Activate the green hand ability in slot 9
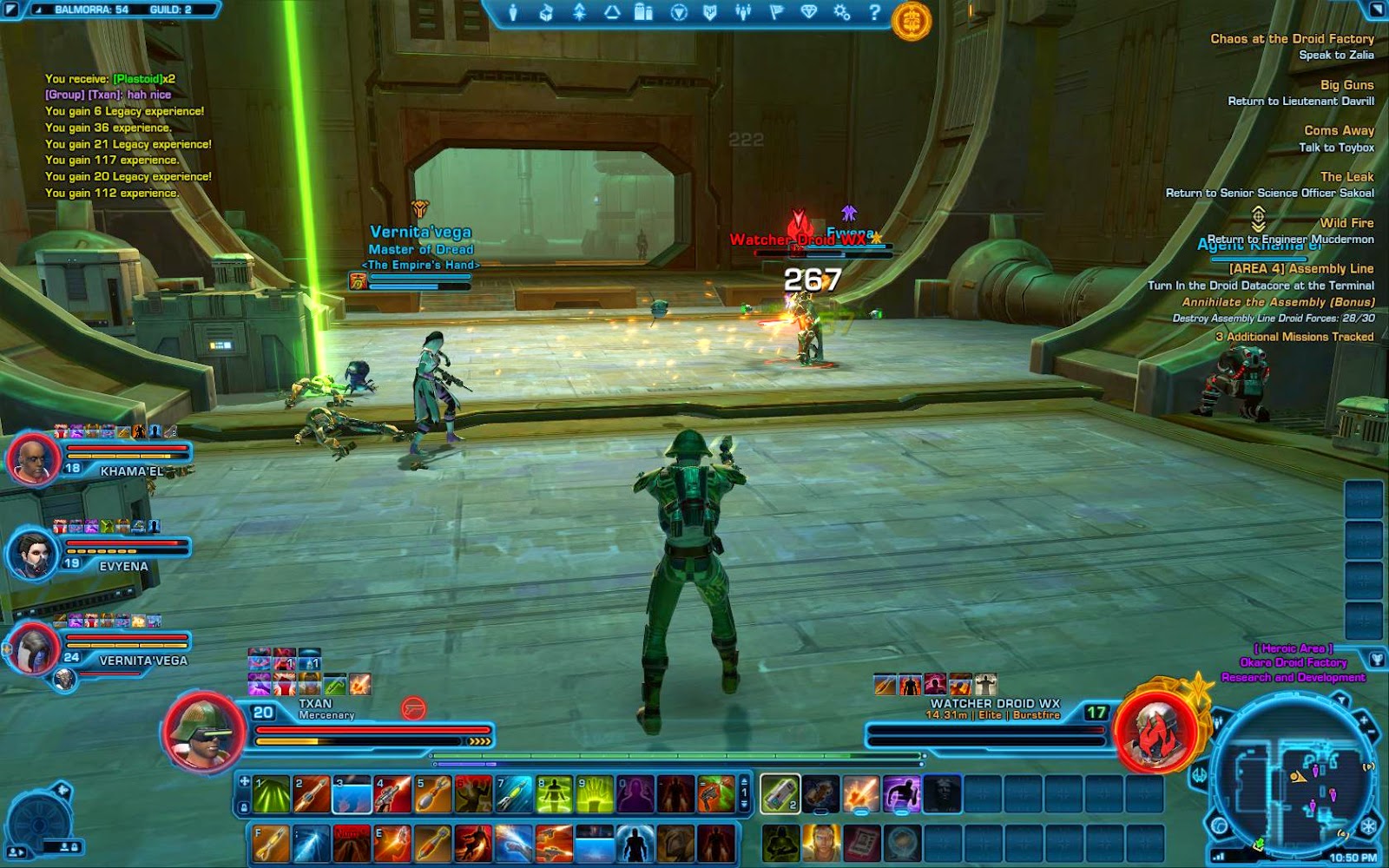The height and width of the screenshot is (868, 1389). (596, 794)
